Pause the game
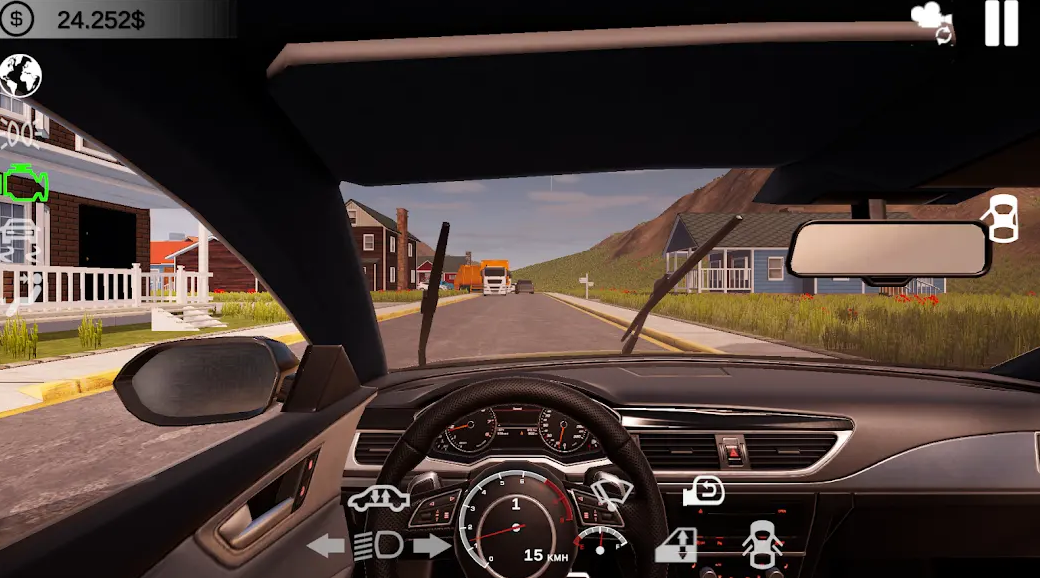The width and height of the screenshot is (1040, 578). 1001,23
